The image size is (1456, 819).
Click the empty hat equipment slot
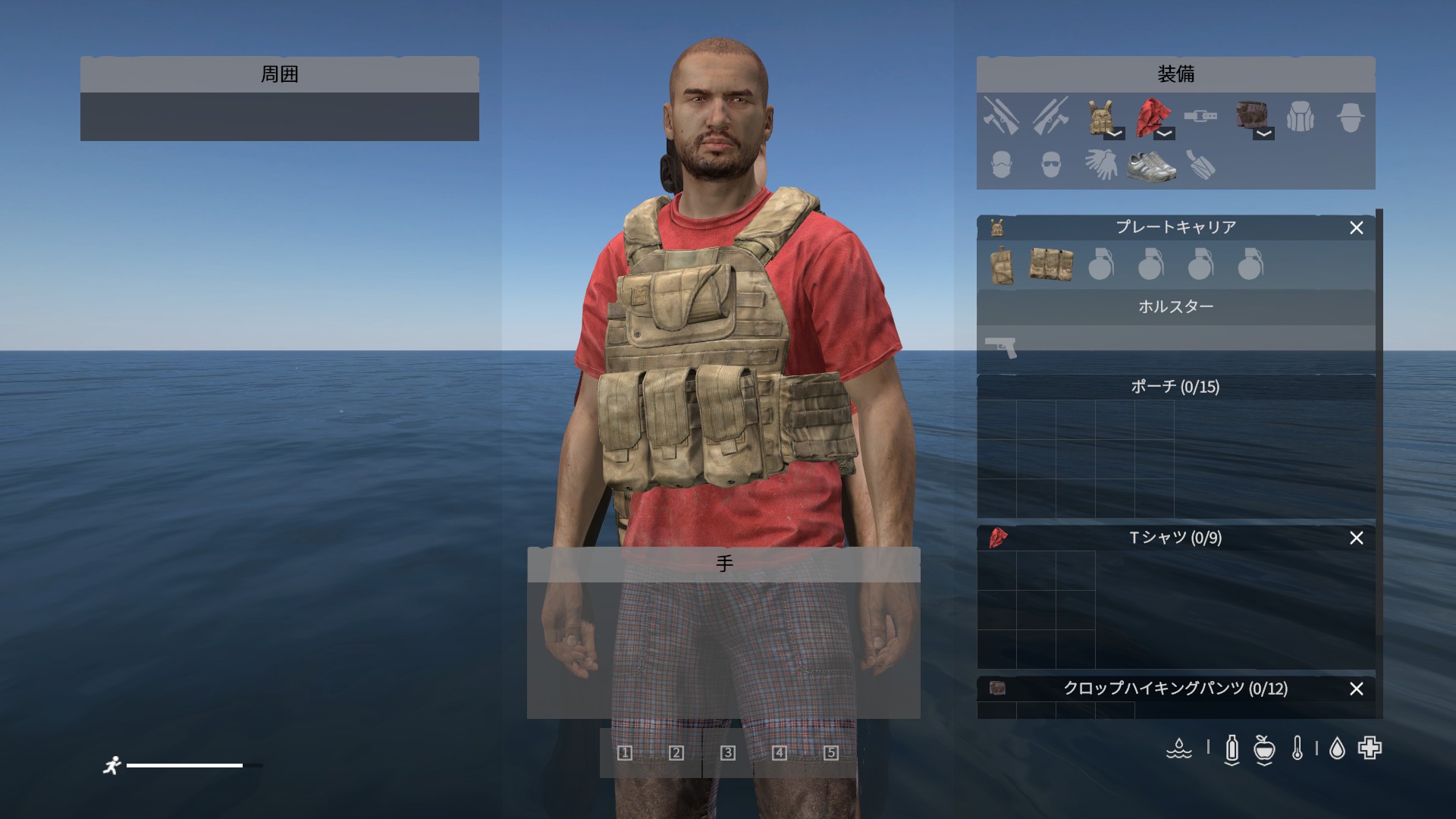pos(1350,117)
